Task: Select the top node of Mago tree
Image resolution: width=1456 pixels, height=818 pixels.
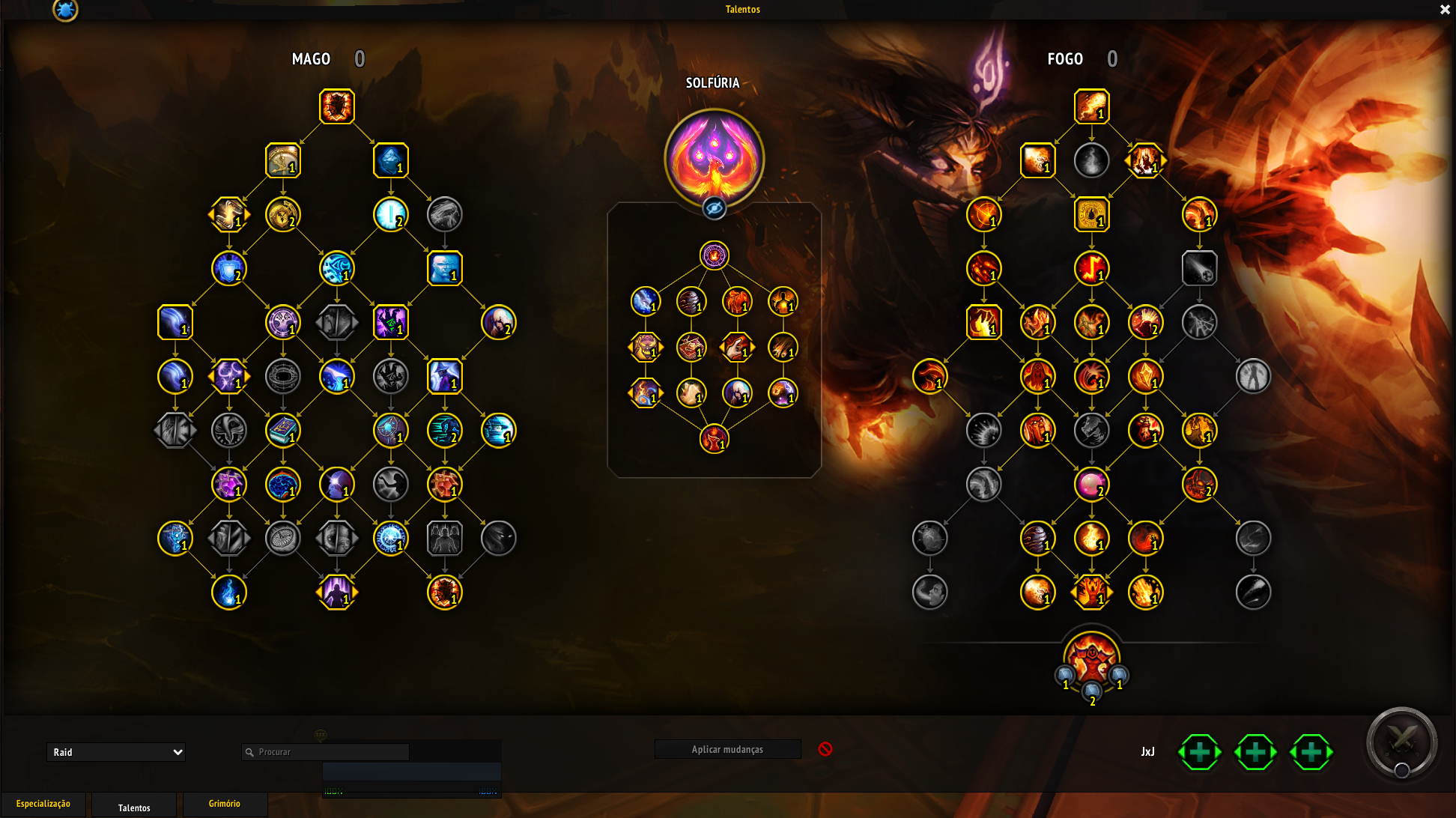Action: tap(337, 106)
